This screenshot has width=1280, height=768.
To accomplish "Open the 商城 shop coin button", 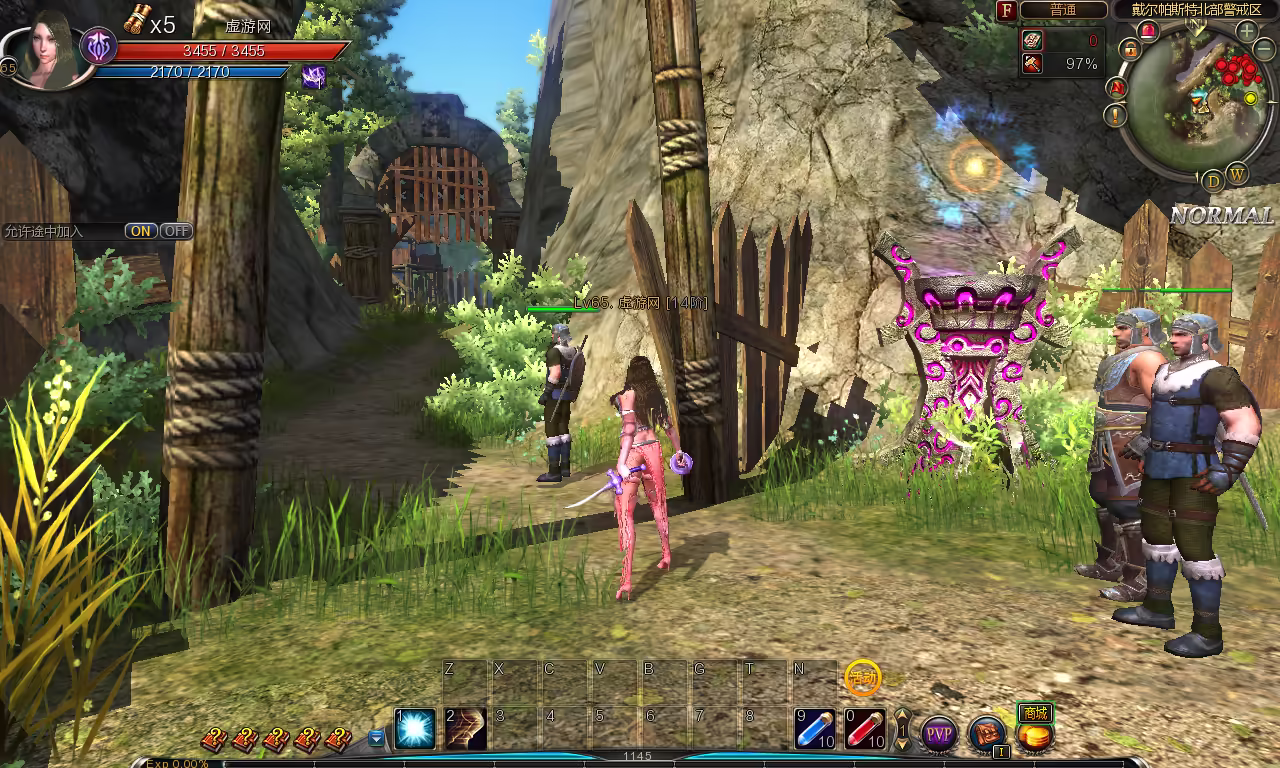I will tap(1035, 736).
